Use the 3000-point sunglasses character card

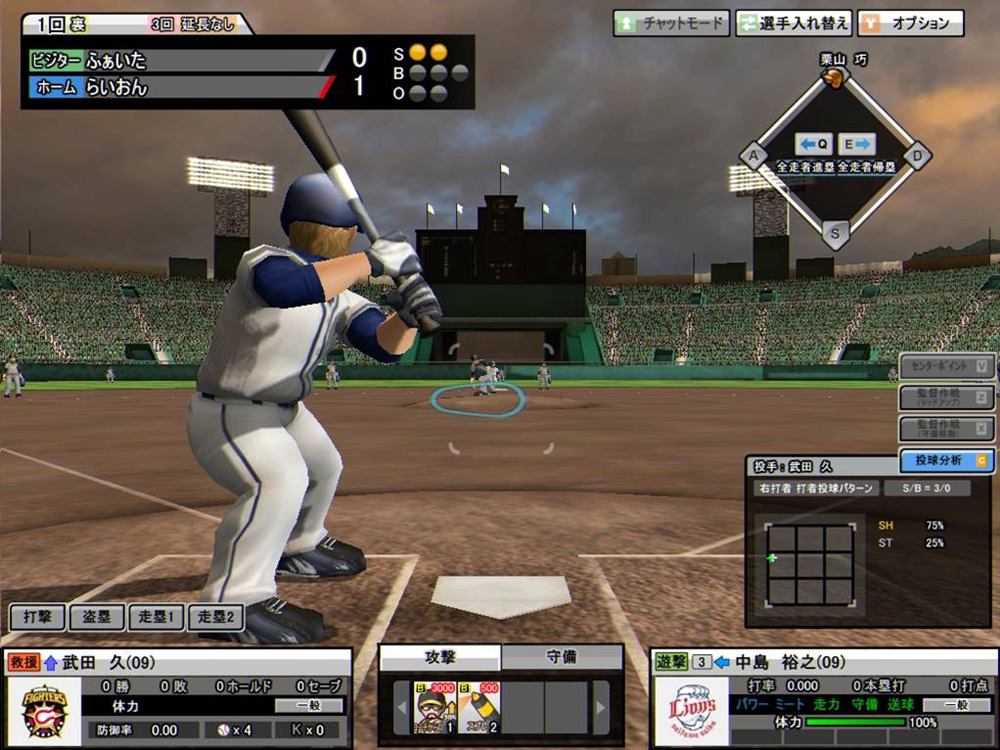(435, 707)
